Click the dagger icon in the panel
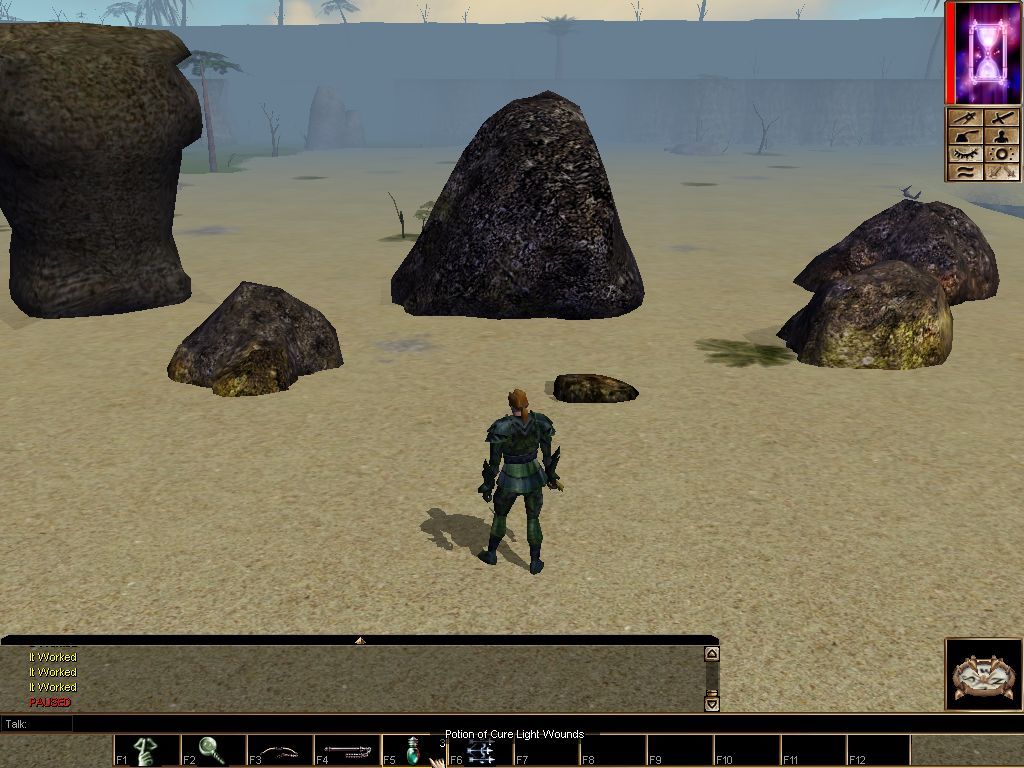The width and height of the screenshot is (1024, 768). 964,118
